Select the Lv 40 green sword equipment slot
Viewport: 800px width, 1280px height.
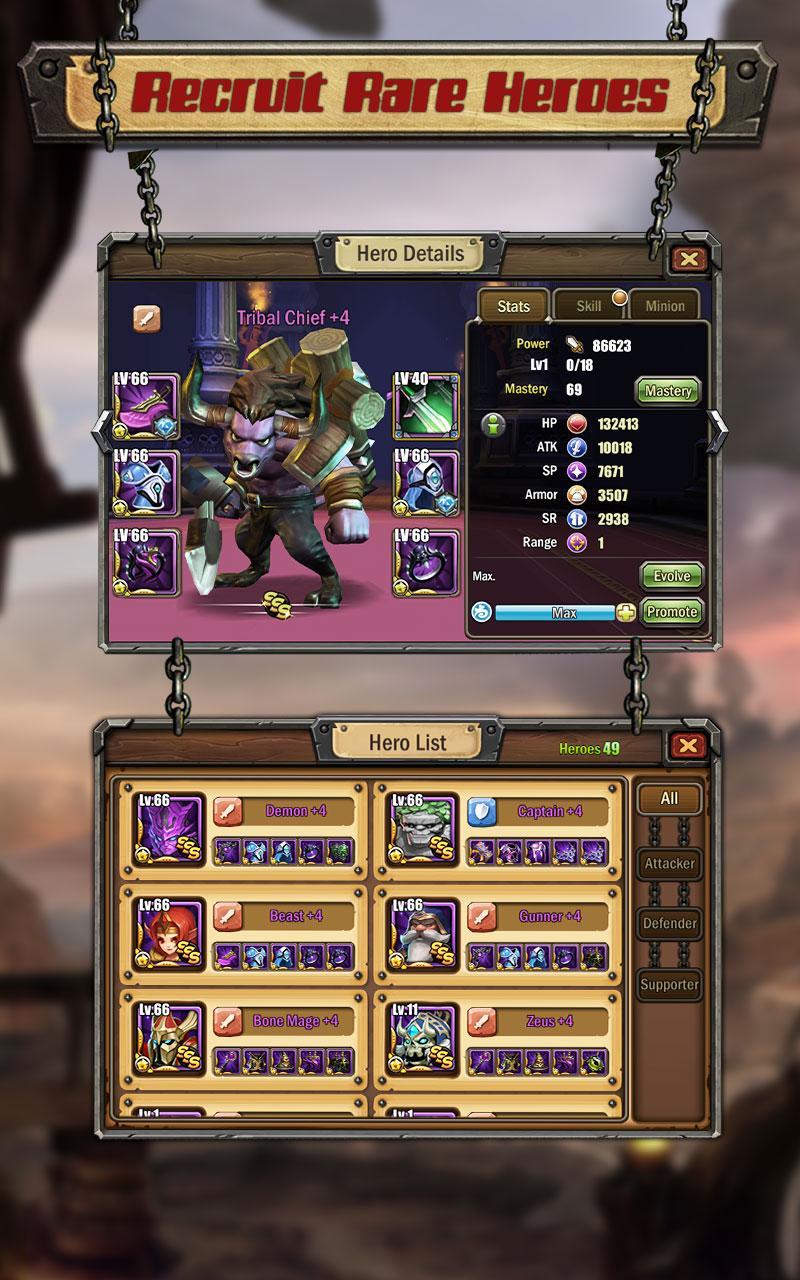coord(426,404)
